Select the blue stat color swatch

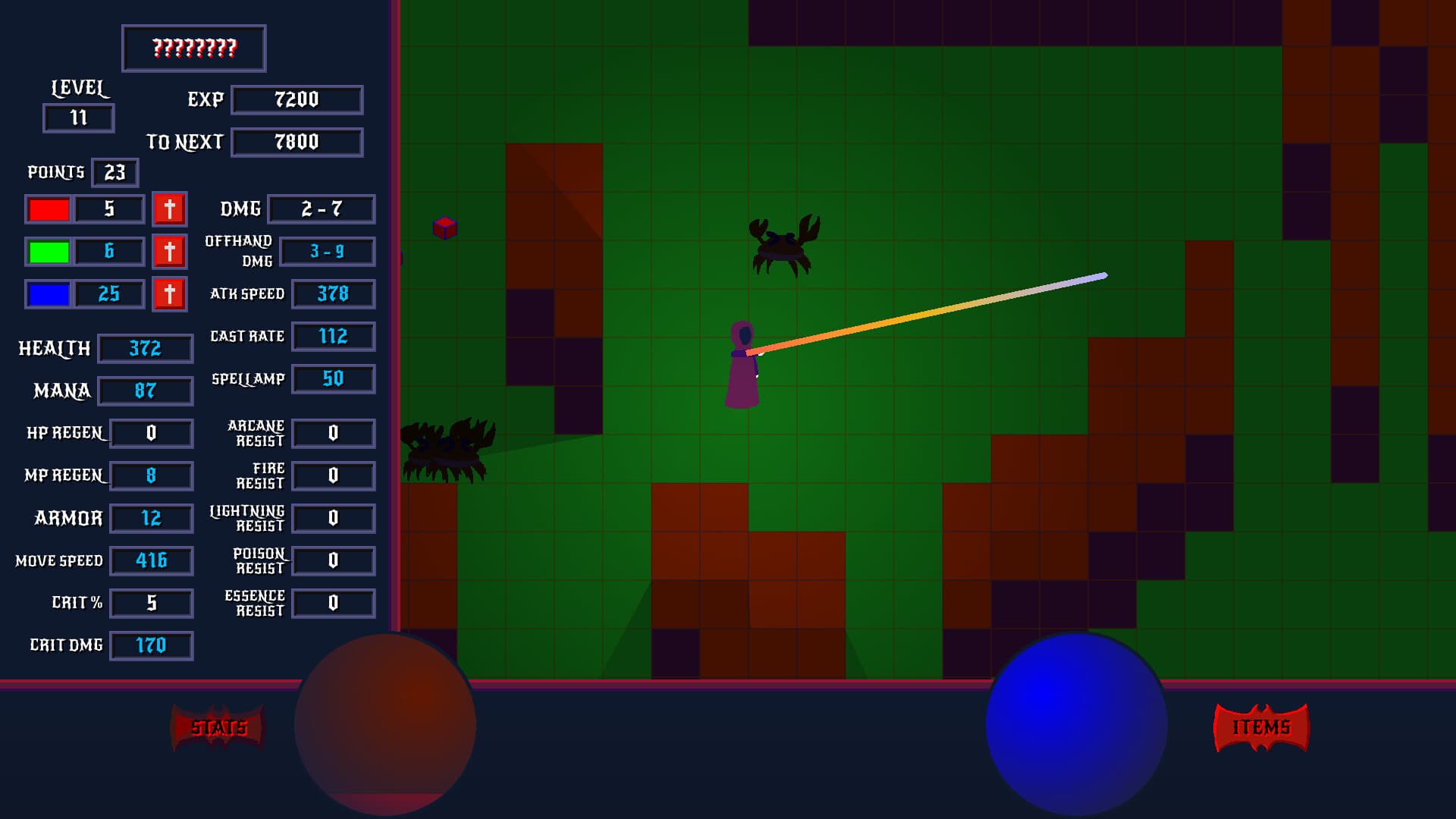coord(48,294)
